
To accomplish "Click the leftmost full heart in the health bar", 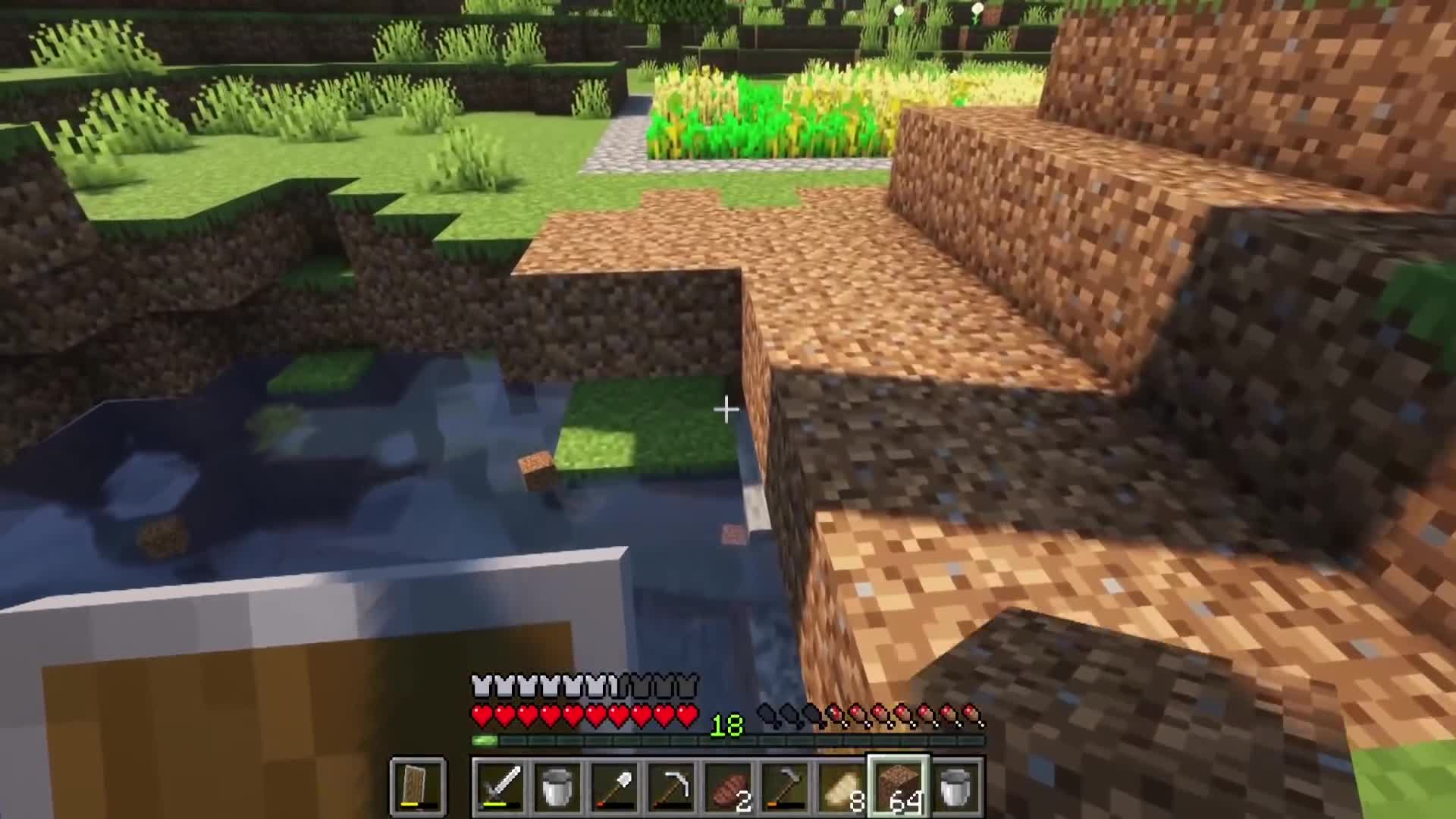I will [480, 713].
